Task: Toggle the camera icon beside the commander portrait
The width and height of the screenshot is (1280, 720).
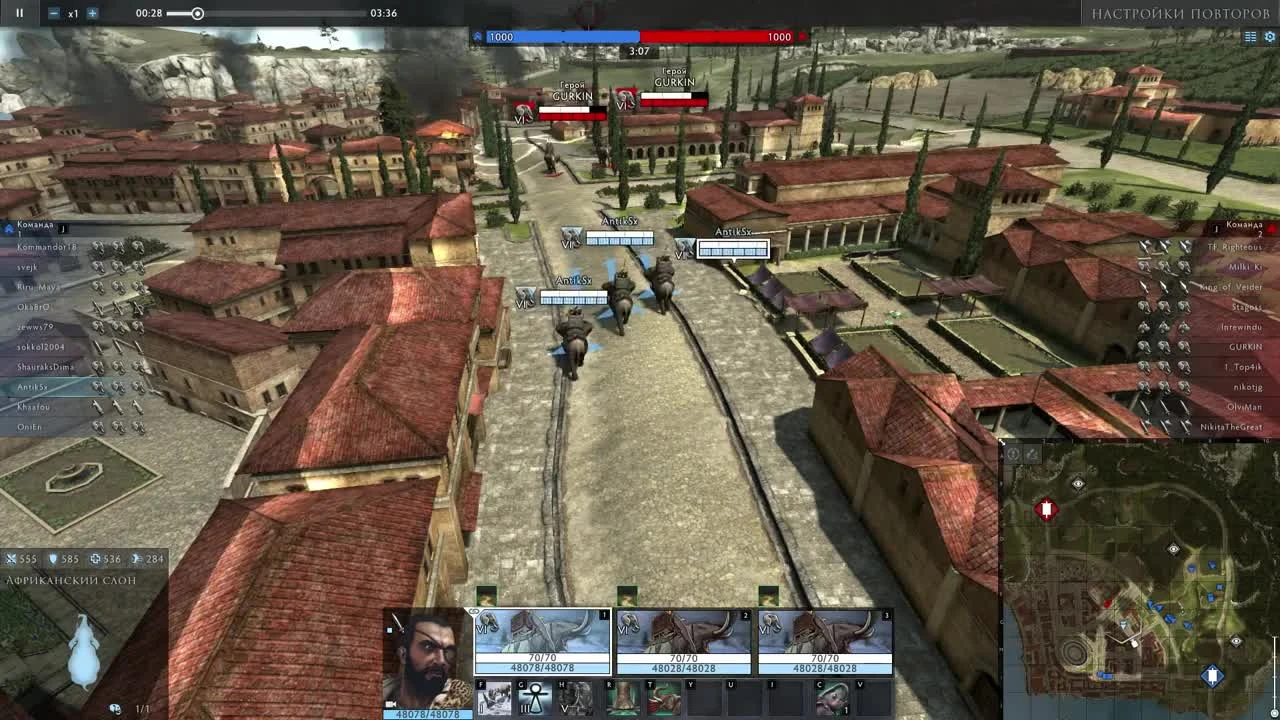Action: click(x=388, y=701)
